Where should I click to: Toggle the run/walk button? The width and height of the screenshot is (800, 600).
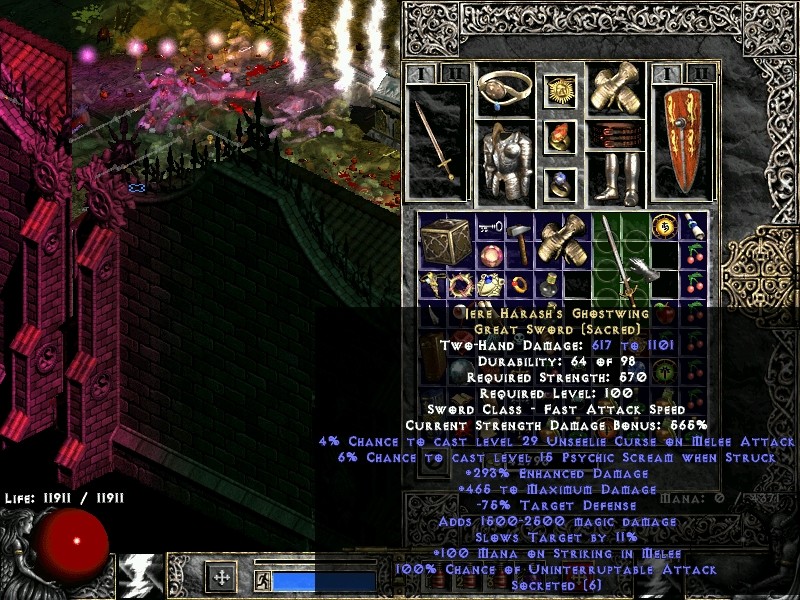tap(264, 579)
